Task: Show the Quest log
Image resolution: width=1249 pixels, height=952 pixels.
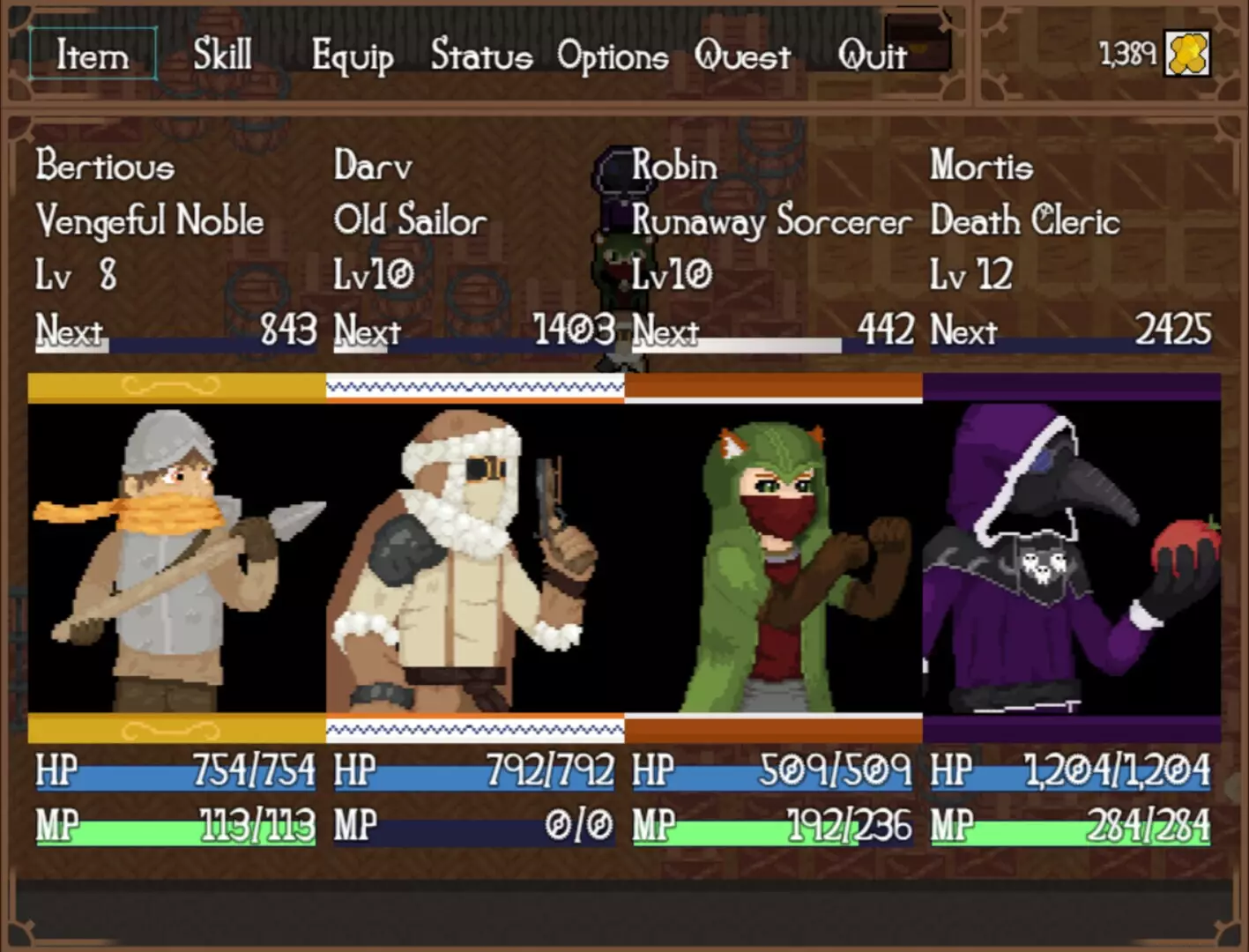Action: point(742,56)
